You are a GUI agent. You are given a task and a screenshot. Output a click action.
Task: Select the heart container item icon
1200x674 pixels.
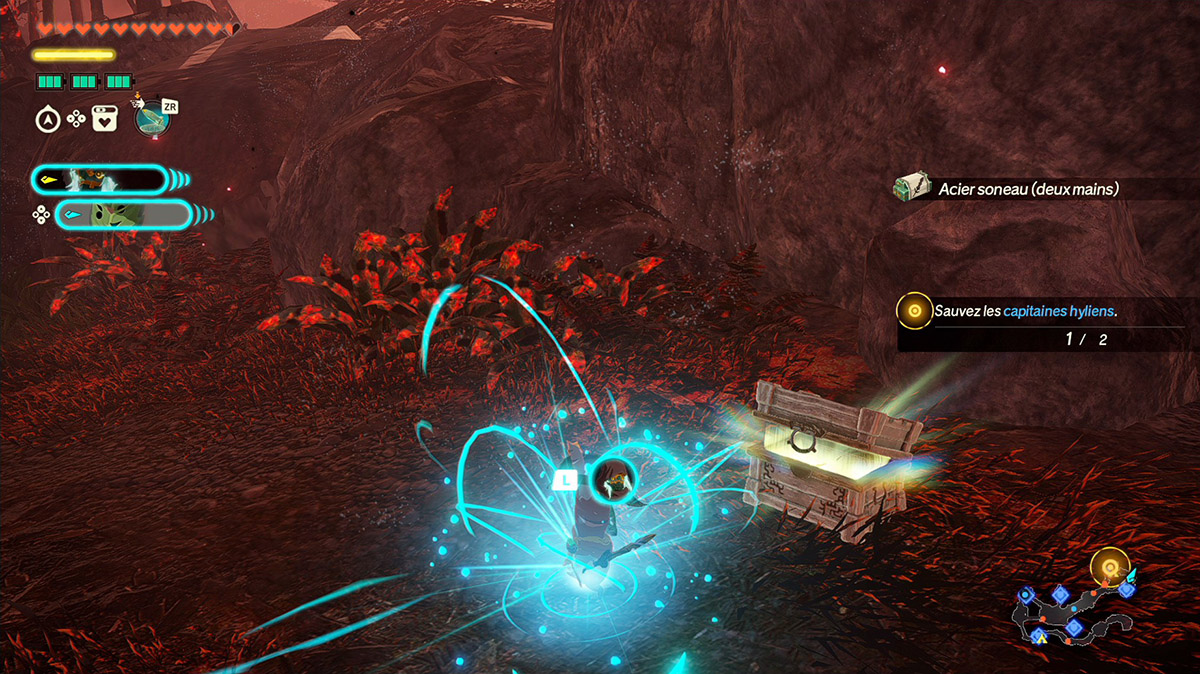pos(105,120)
